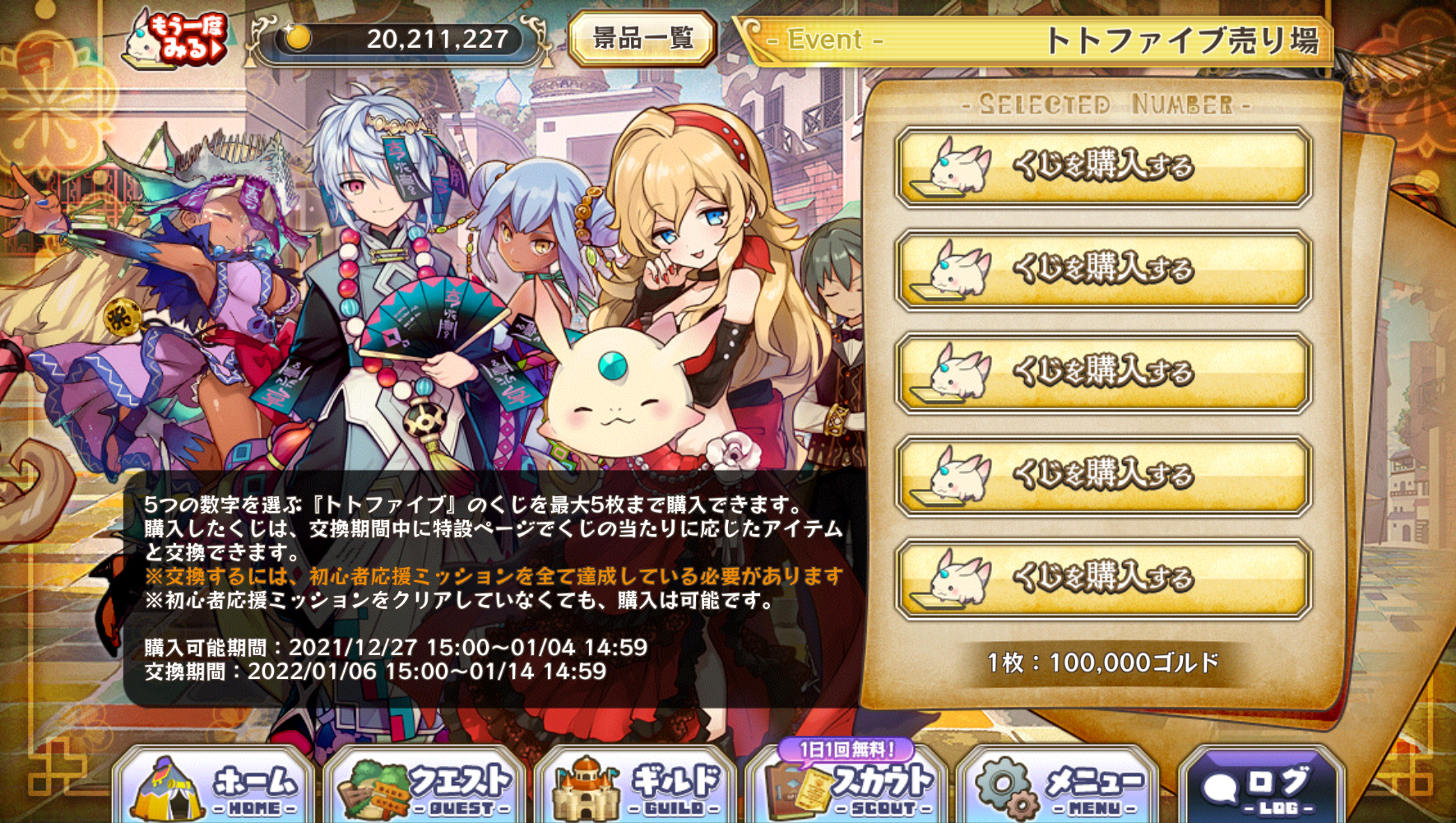Screen dimensions: 1456x823
Task: Click the gold coin icon beside the currency counter
Action: coord(298,36)
